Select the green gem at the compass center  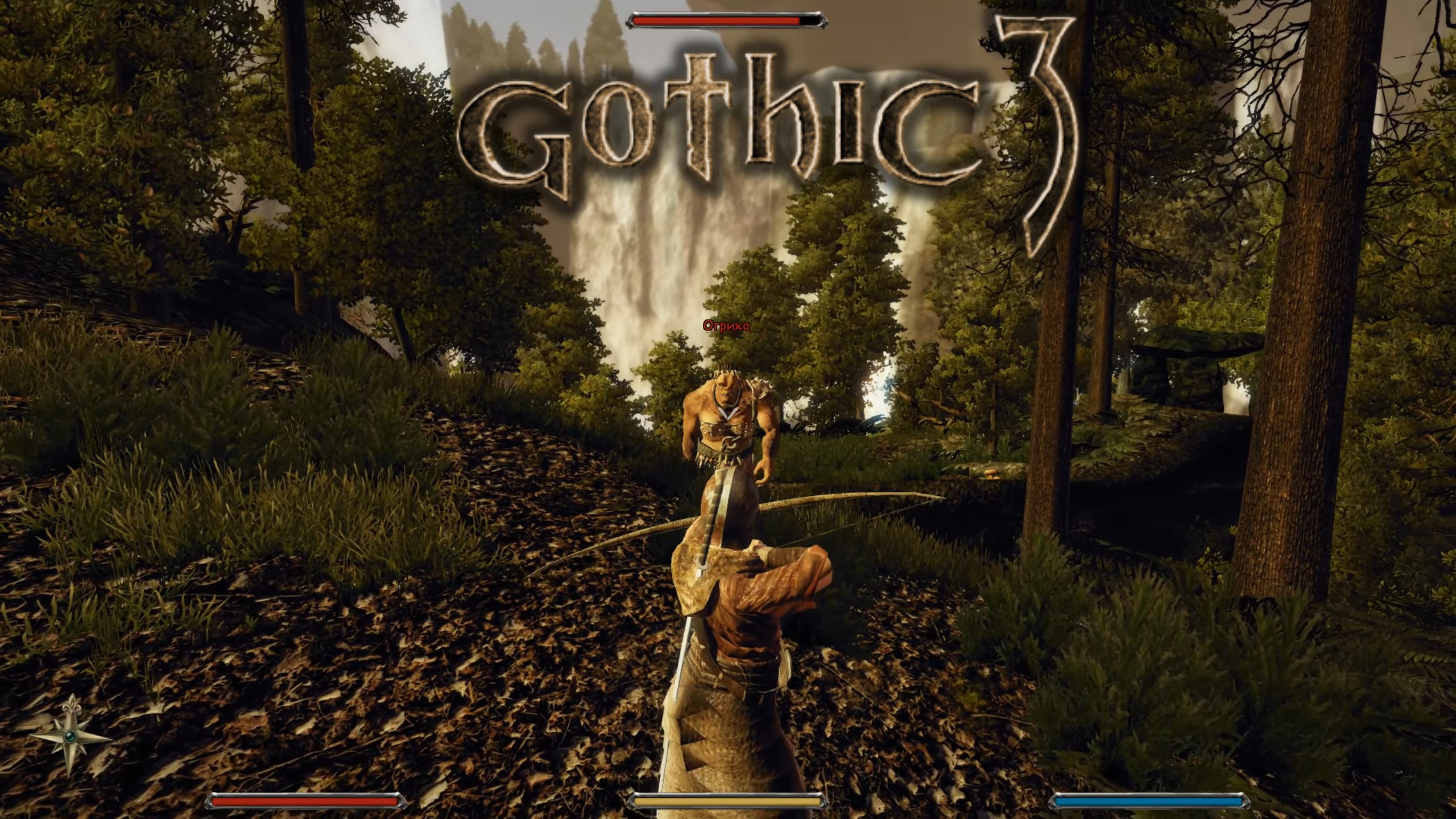click(69, 738)
